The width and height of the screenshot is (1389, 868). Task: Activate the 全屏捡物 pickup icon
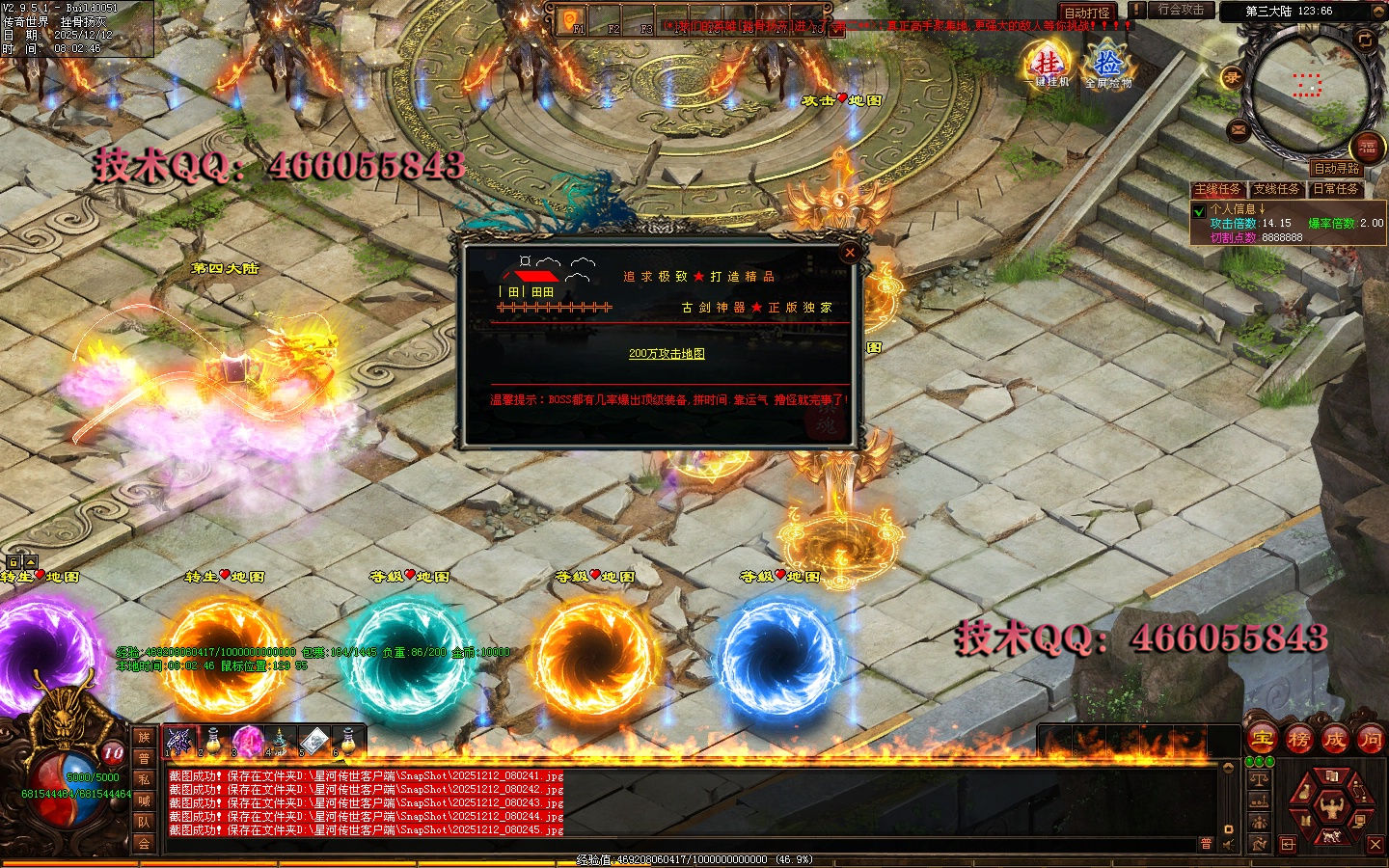point(1108,65)
